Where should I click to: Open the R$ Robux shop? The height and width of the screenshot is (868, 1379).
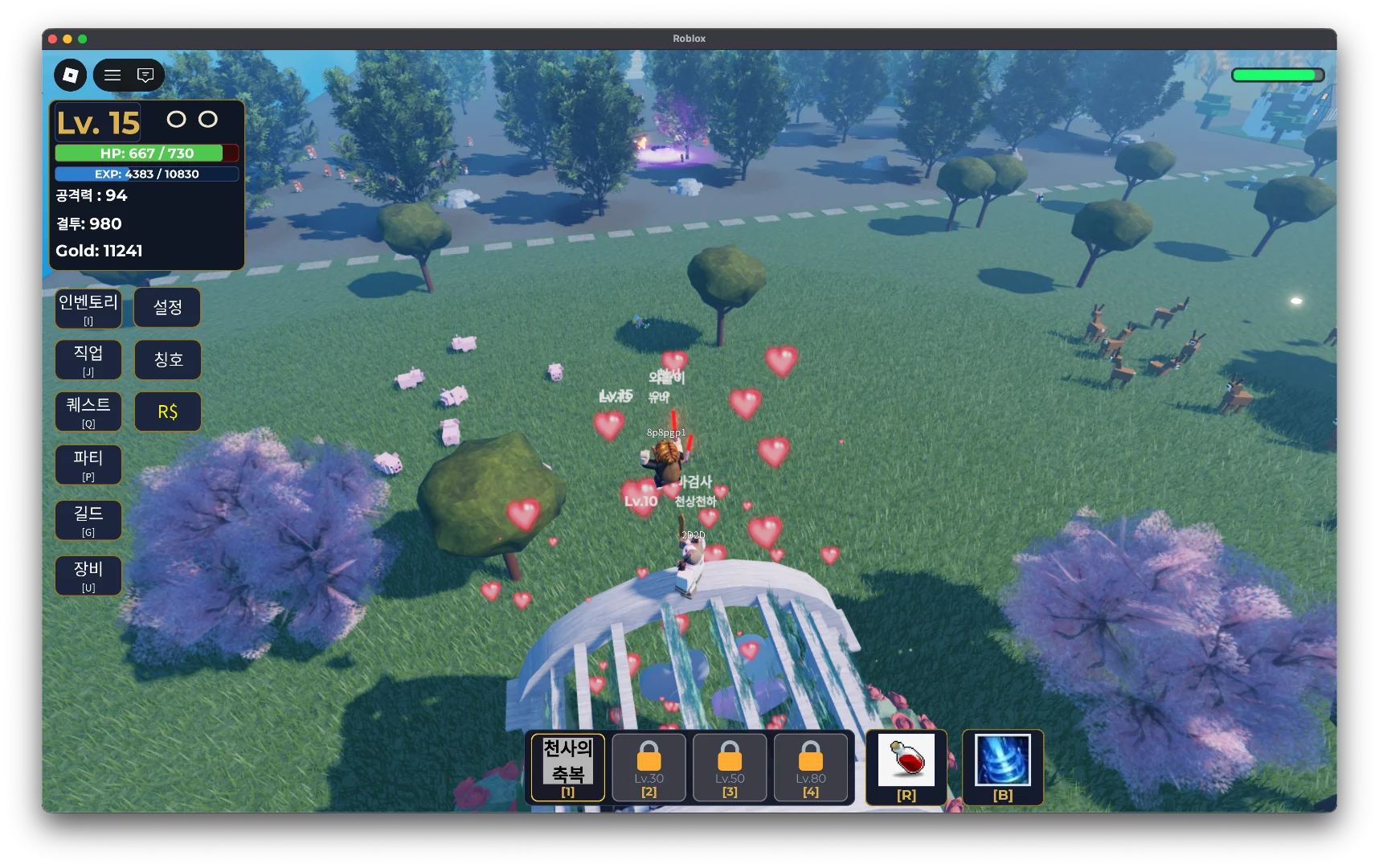click(x=167, y=411)
